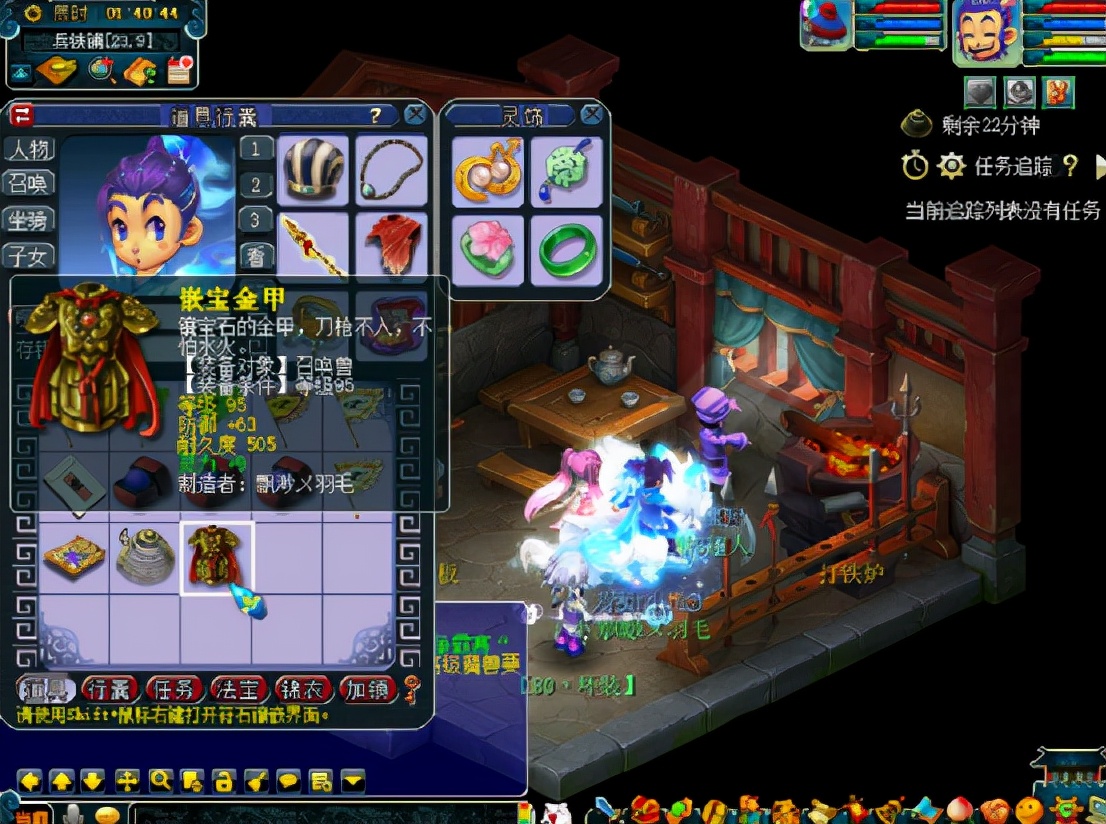Select the 嵌宝金甲 armor in the bag
Screen dimensions: 1106x824
pos(216,558)
